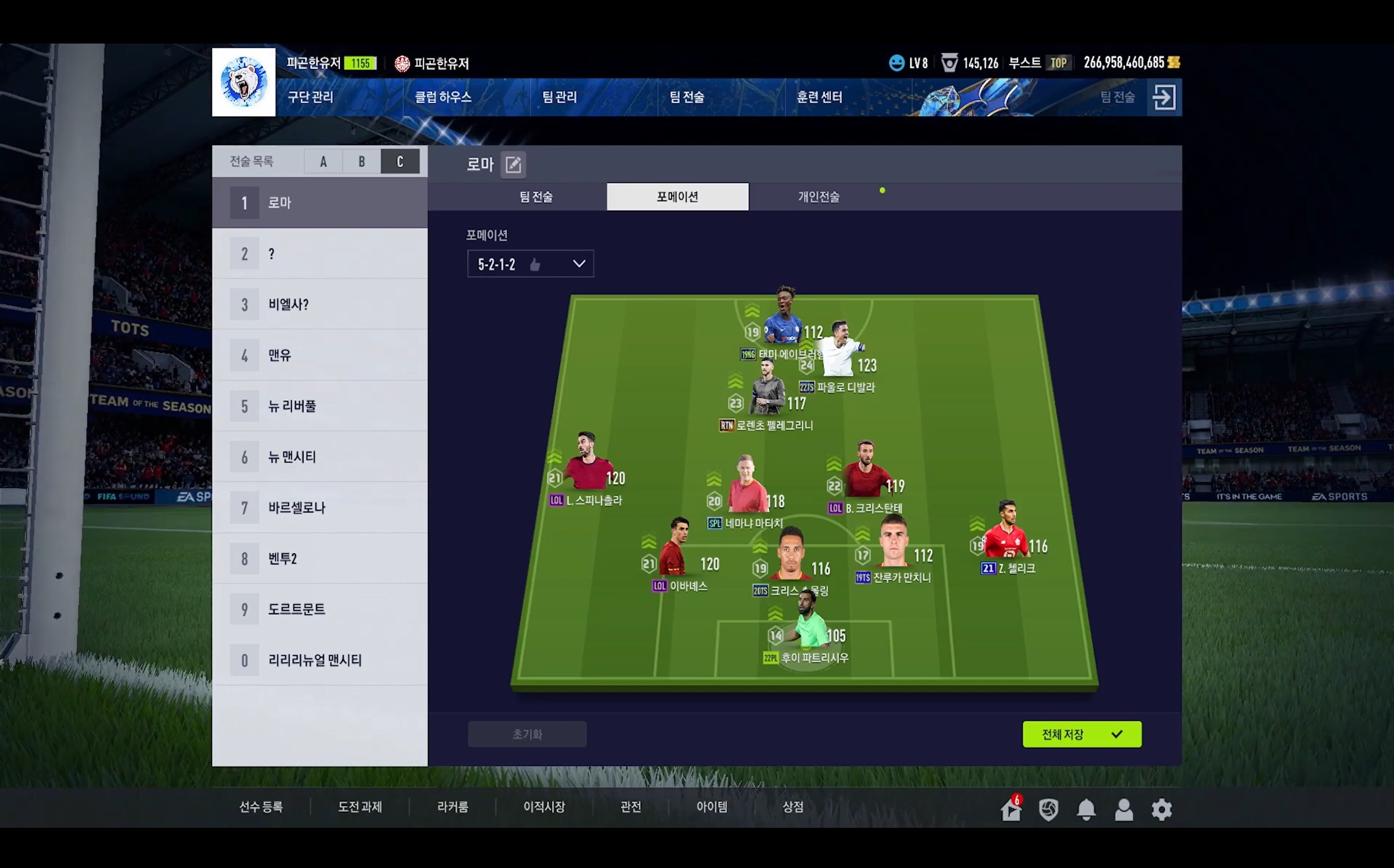Open the gear settings icon

point(1161,809)
